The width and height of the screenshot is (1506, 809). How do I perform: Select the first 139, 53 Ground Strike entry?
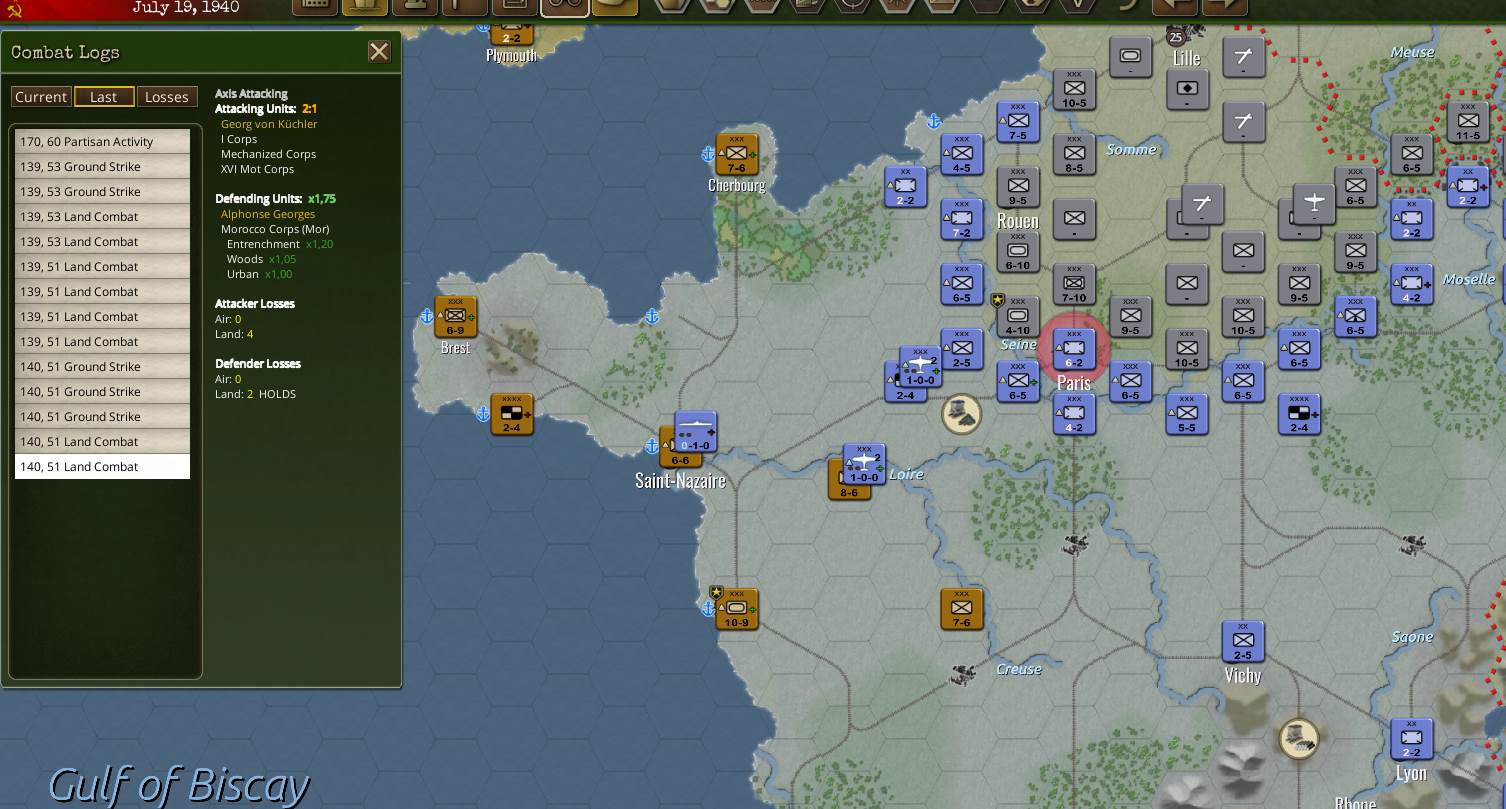pos(101,166)
